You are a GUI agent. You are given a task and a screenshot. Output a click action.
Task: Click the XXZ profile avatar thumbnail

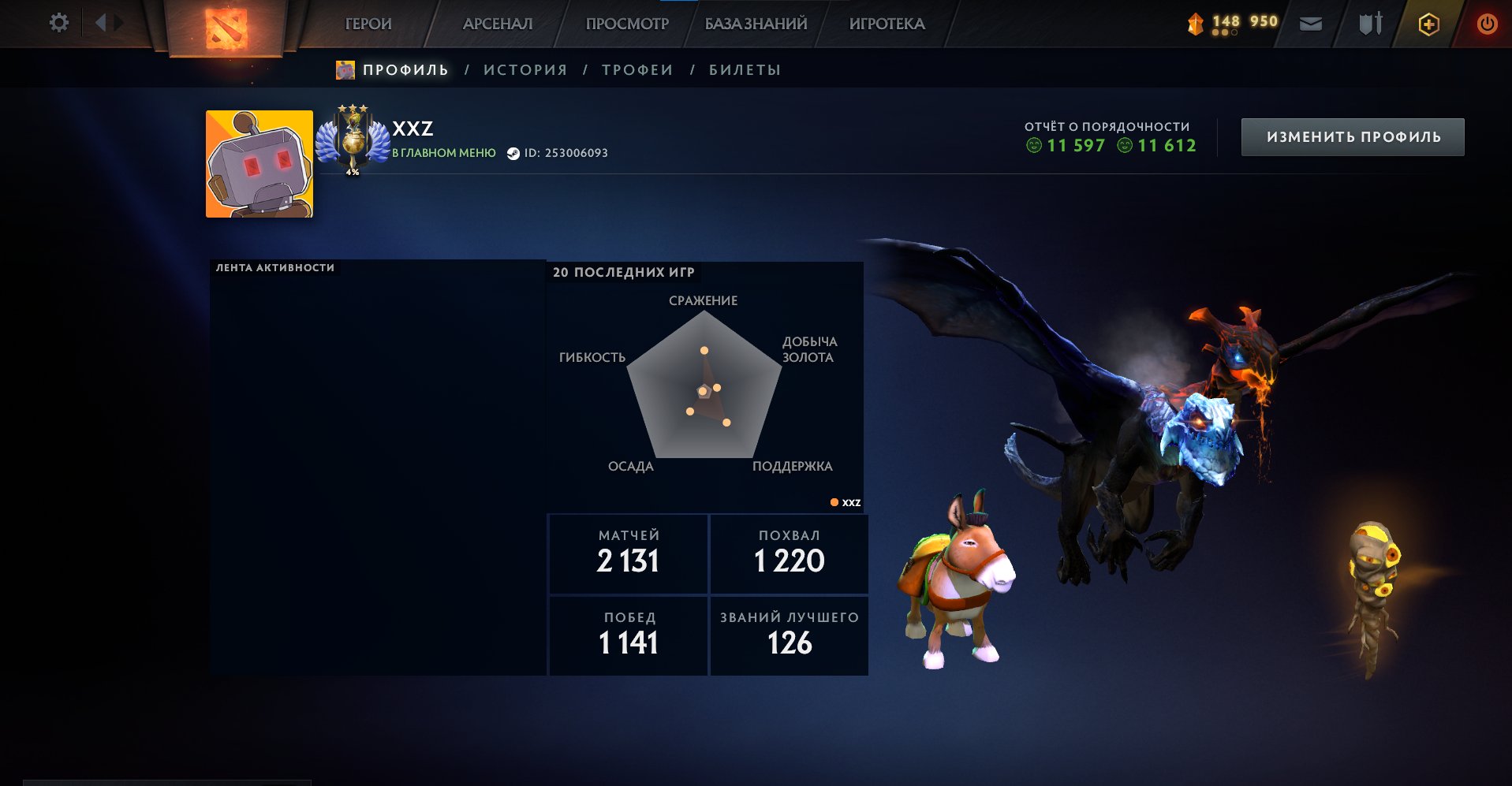coord(259,157)
